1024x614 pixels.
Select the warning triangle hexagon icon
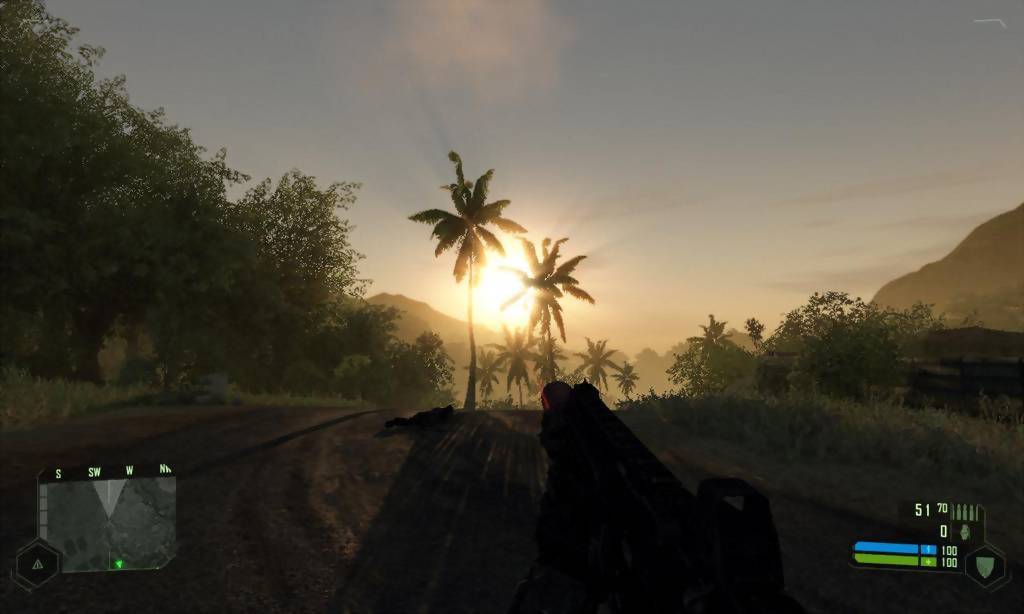coord(37,565)
